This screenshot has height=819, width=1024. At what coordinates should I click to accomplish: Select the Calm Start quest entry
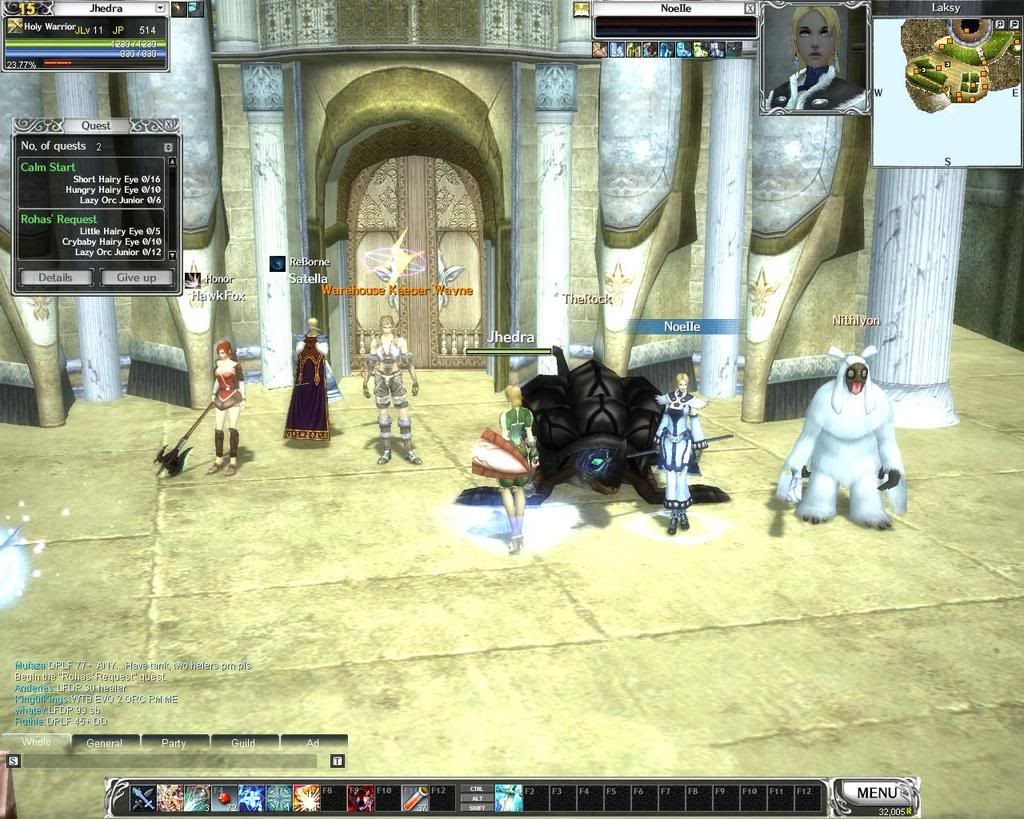[48, 167]
